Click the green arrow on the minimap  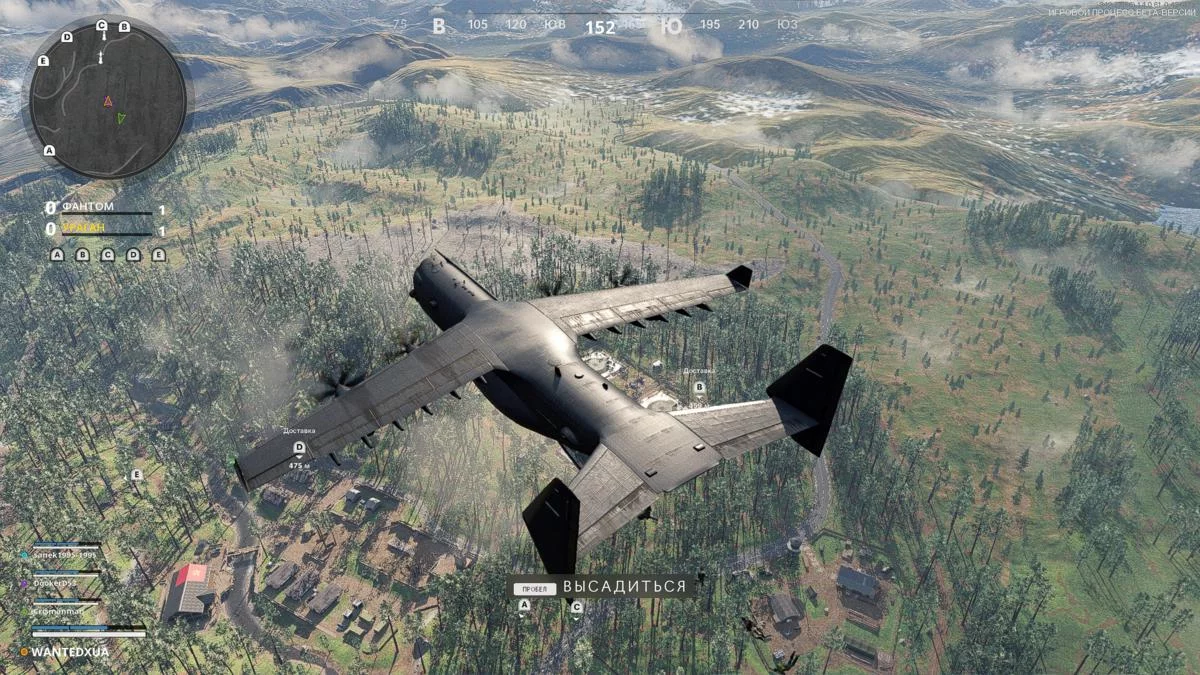click(x=121, y=118)
